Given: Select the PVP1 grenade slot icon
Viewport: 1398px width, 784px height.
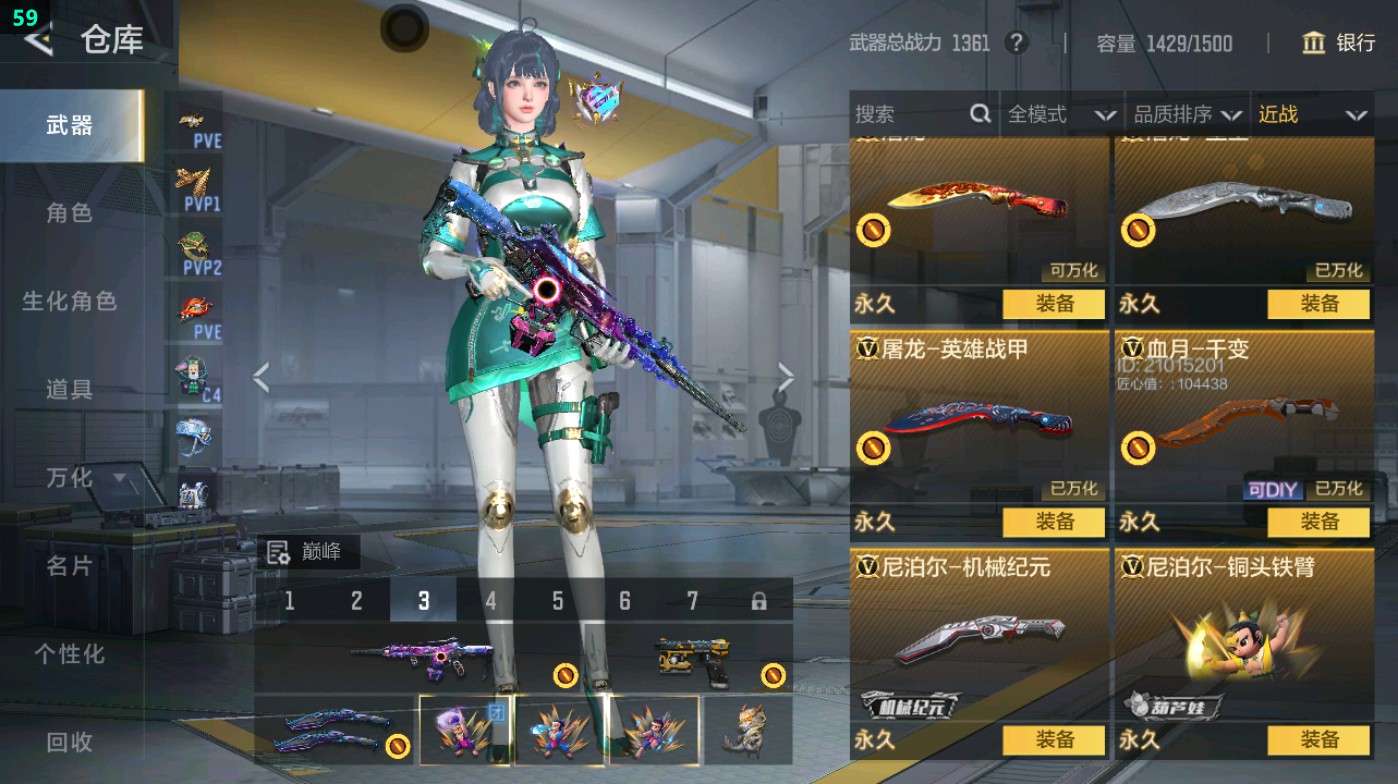Looking at the screenshot, I should [197, 182].
